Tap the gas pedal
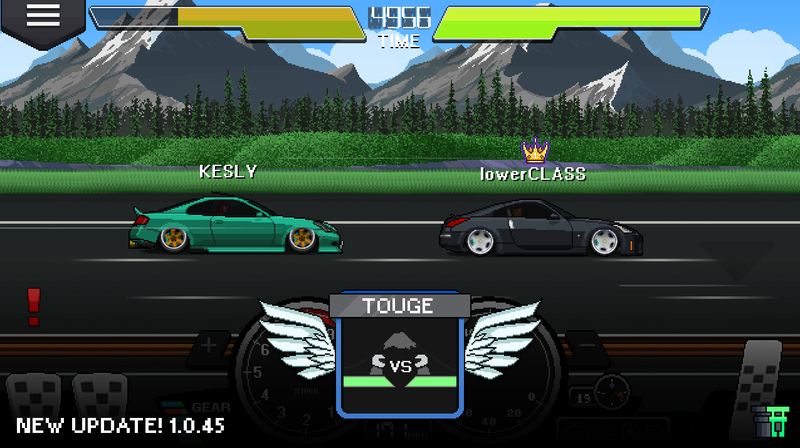 [x=762, y=372]
